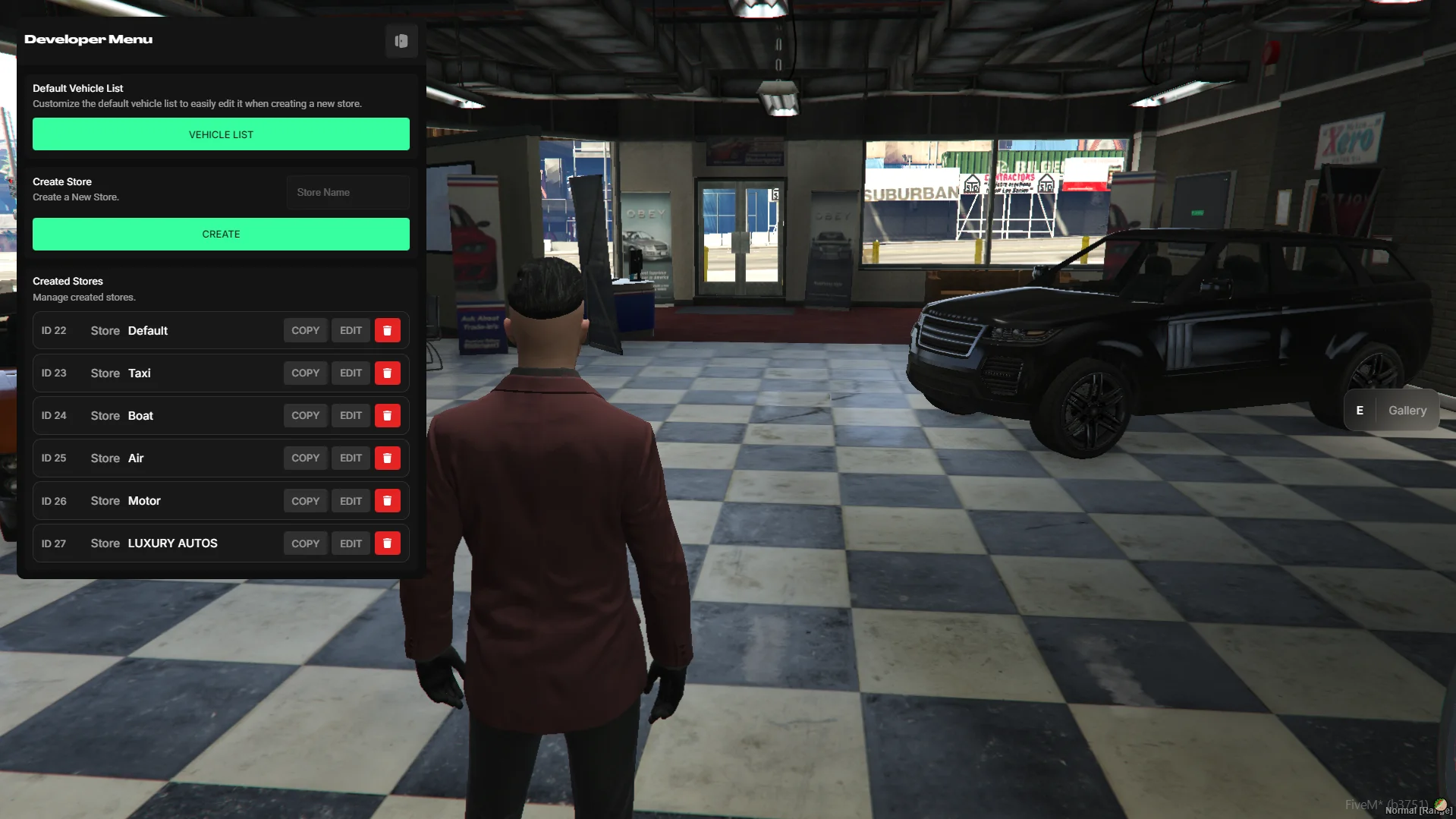The height and width of the screenshot is (819, 1456).
Task: Copy the Default store
Action: click(305, 331)
